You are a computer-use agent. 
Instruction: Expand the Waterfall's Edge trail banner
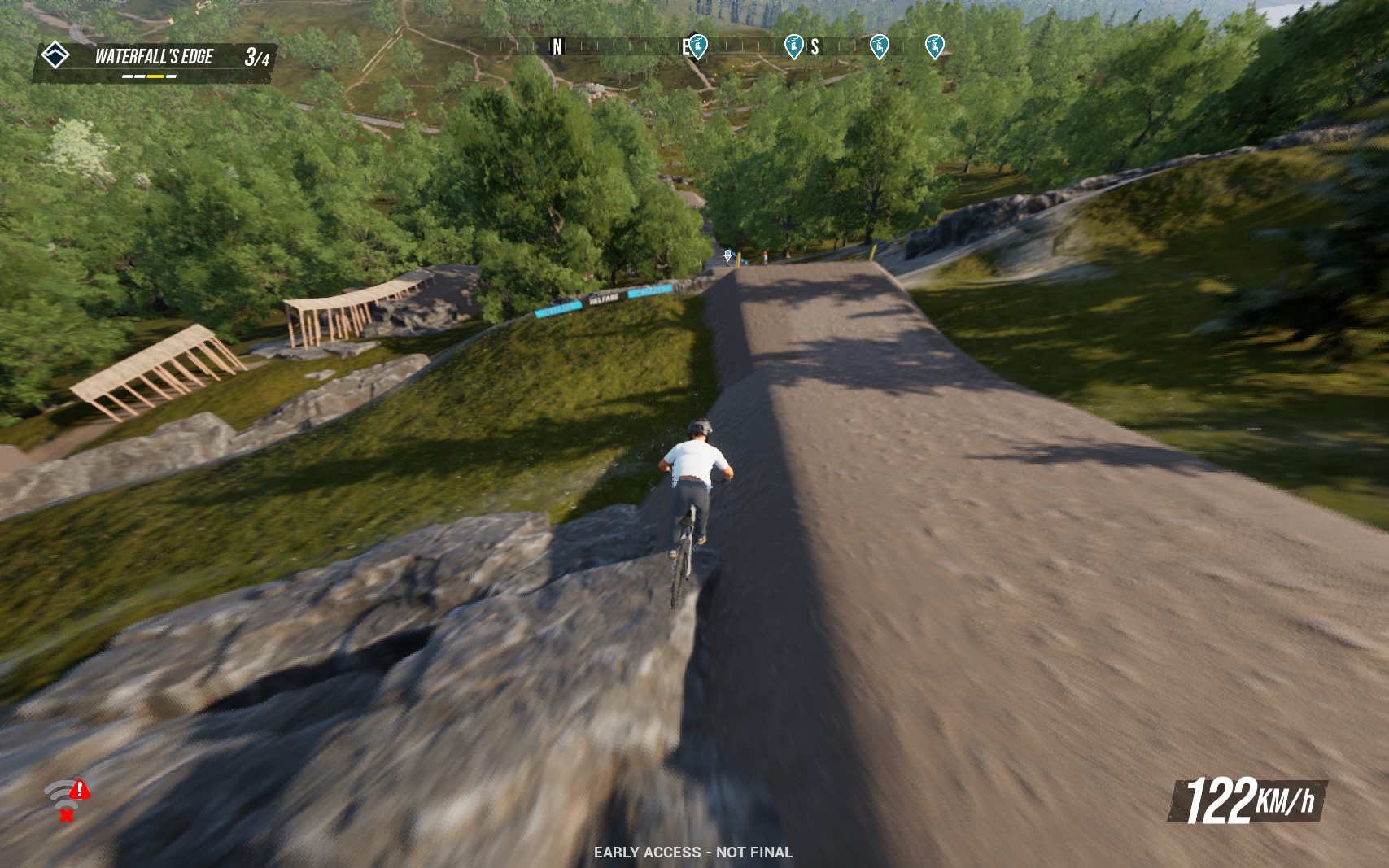pos(153,58)
